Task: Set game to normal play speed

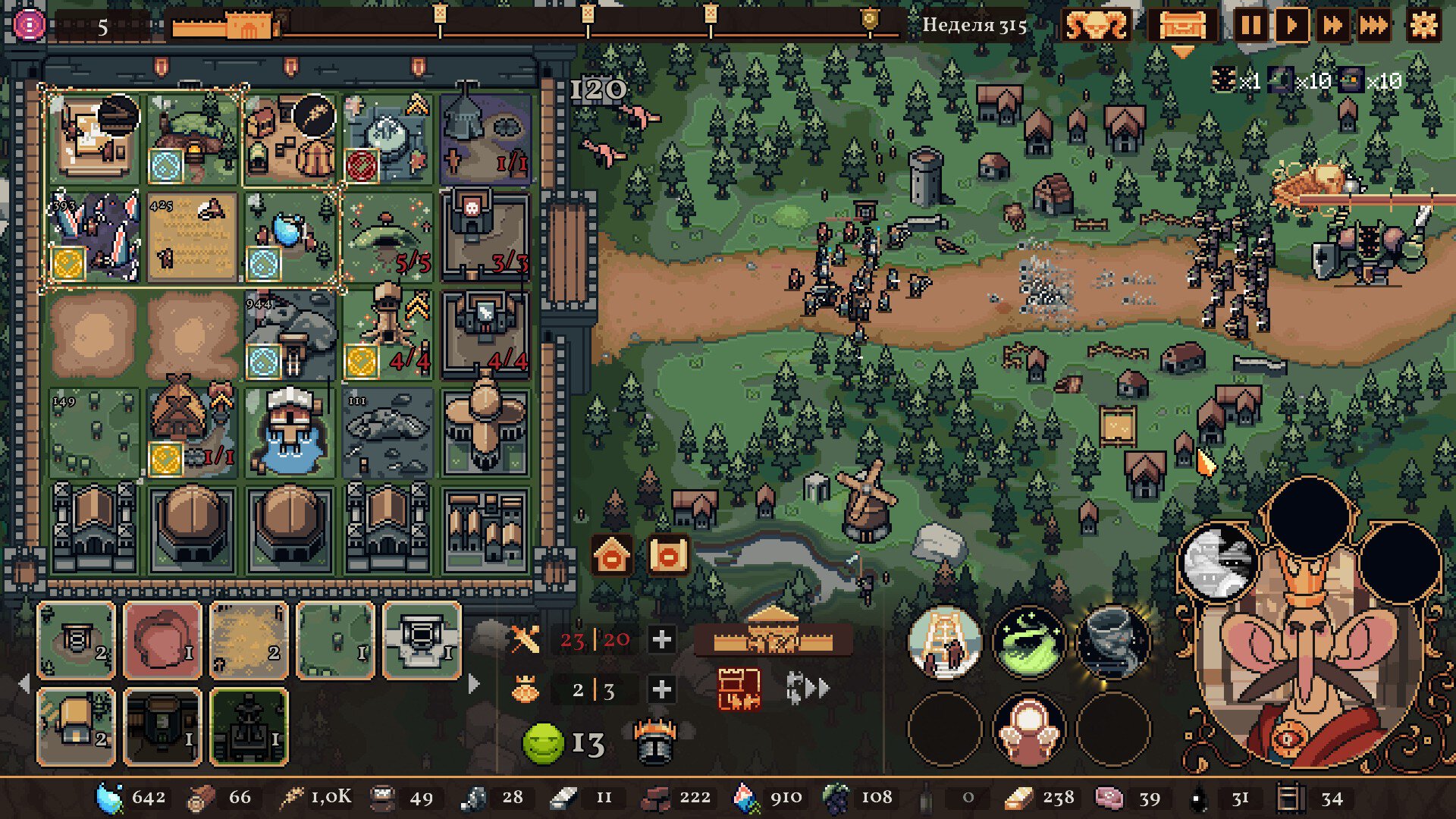Action: point(1291,26)
